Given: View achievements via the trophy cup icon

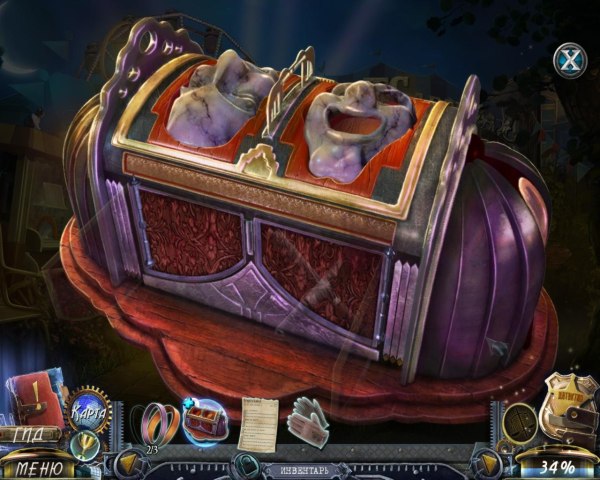Looking at the screenshot, I should [x=85, y=443].
